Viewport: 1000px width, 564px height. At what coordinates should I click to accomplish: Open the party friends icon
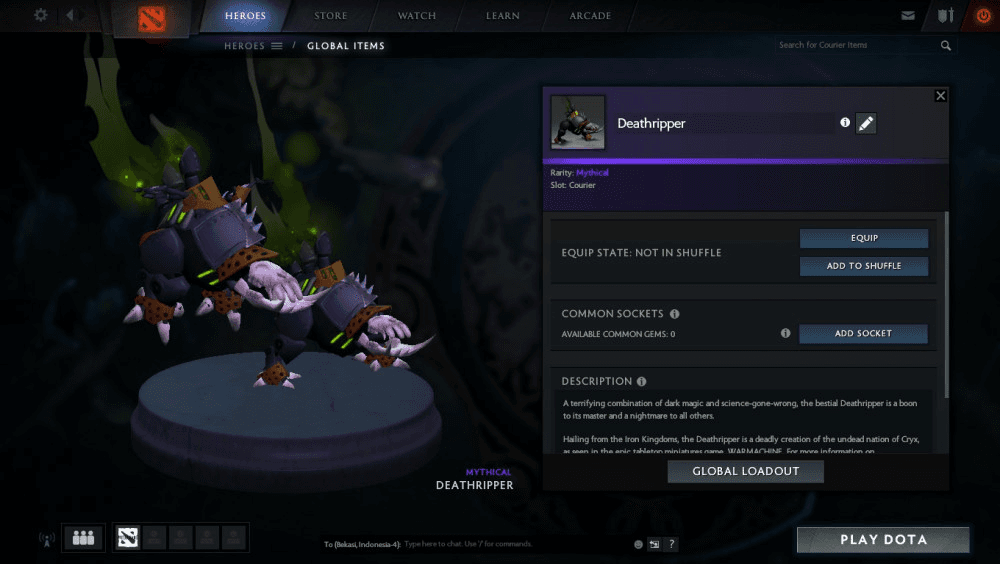click(83, 538)
